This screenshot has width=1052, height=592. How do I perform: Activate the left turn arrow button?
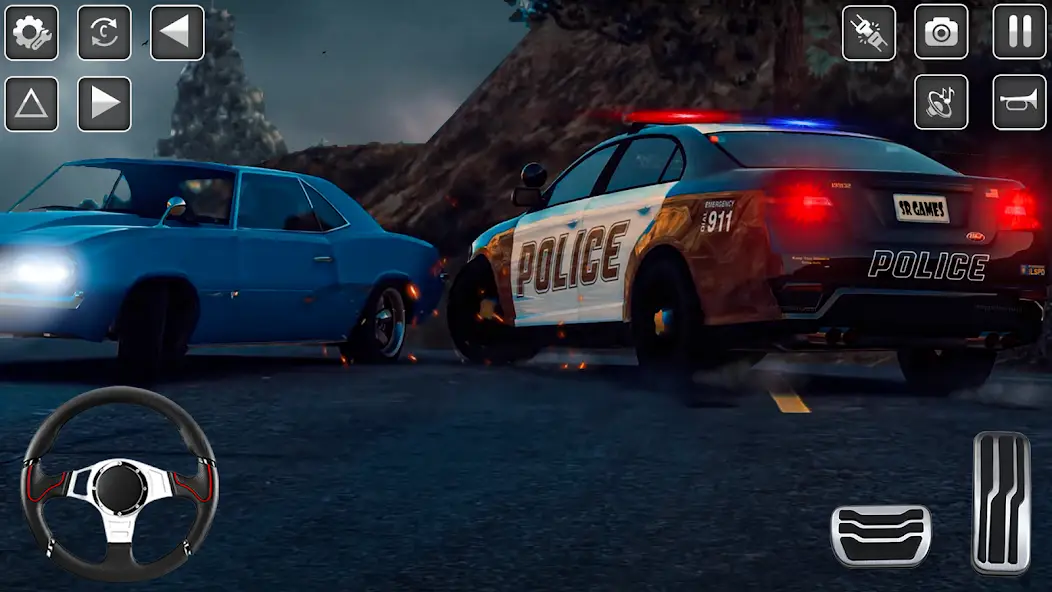(x=177, y=33)
